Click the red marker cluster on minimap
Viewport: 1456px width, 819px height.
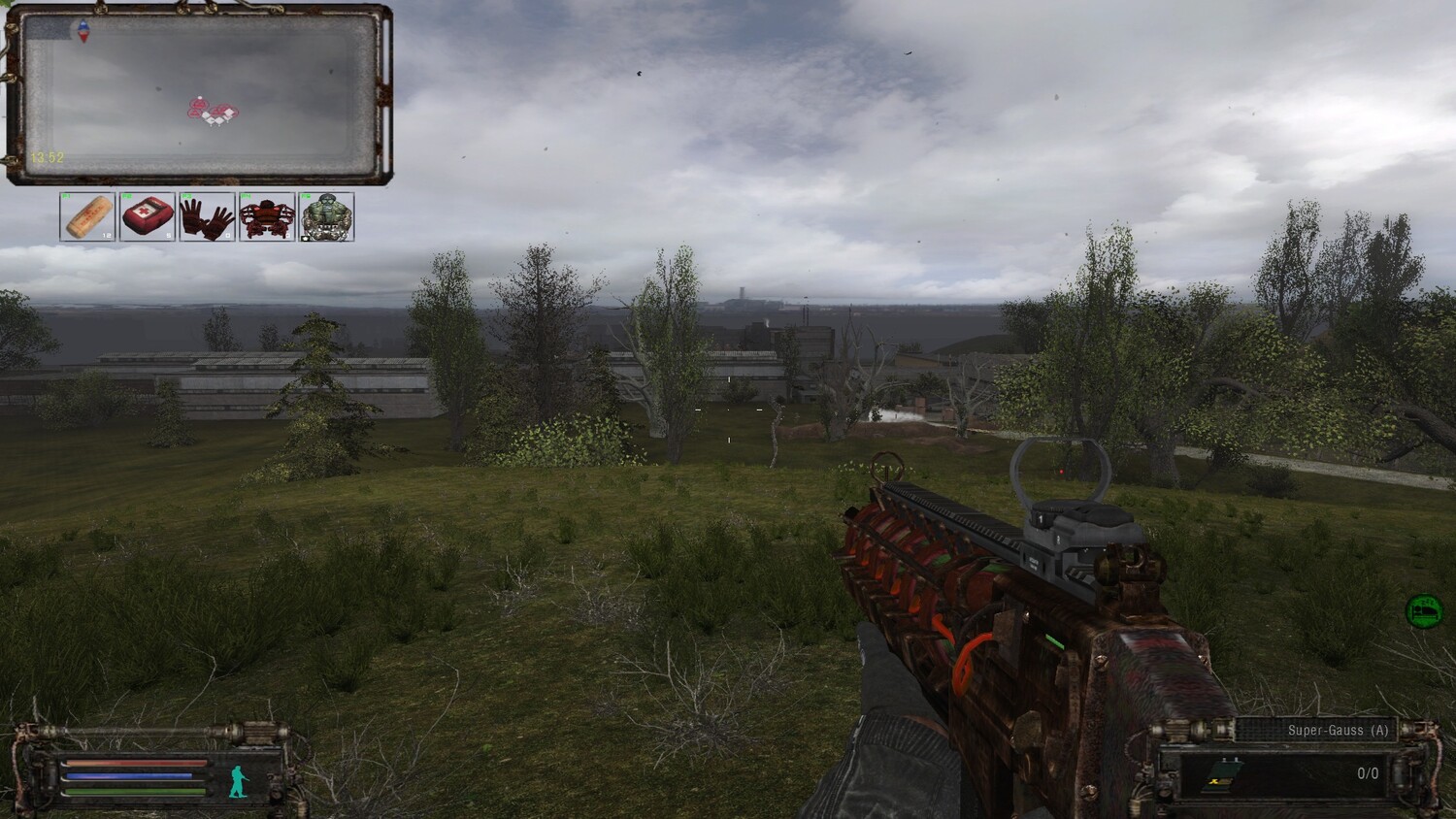[x=213, y=112]
